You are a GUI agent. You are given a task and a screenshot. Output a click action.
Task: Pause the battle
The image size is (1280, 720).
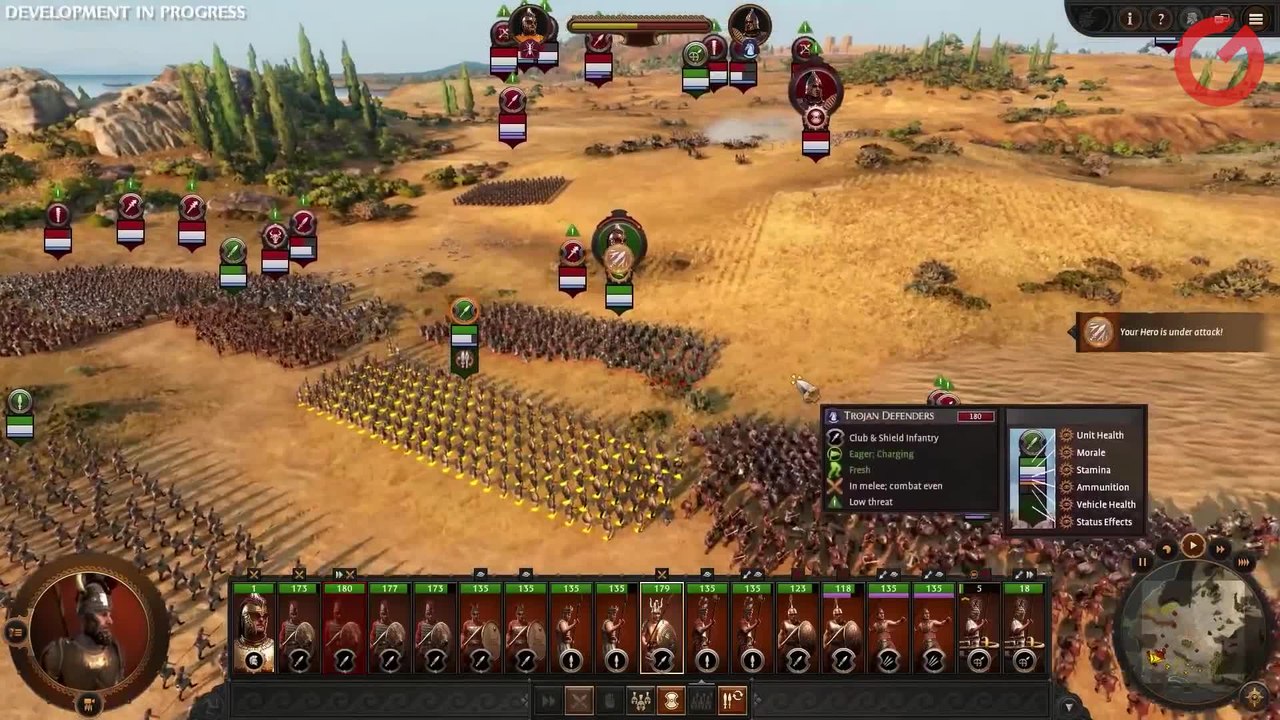[x=1142, y=563]
